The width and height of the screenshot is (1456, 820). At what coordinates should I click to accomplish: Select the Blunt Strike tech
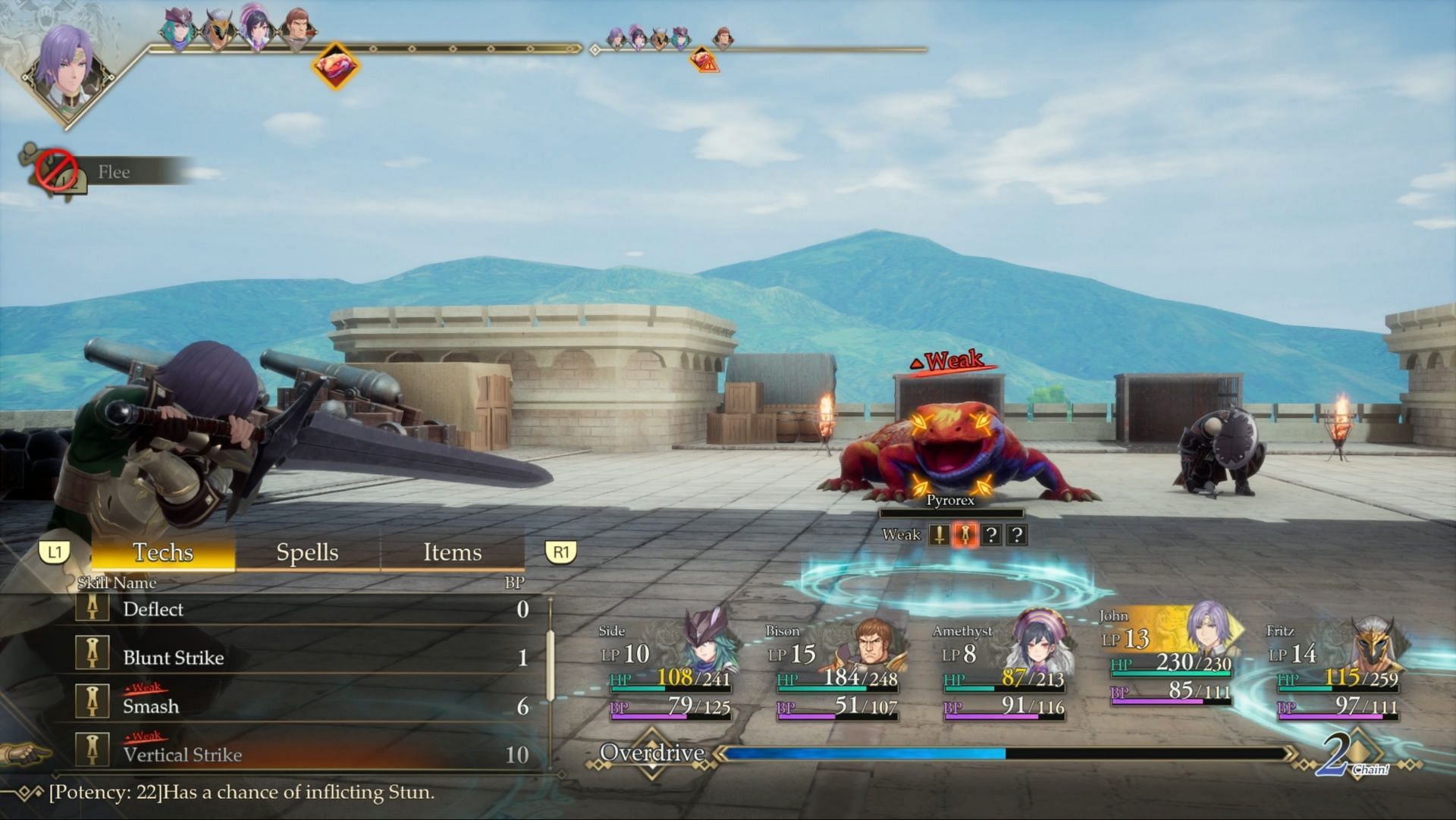tap(303, 658)
